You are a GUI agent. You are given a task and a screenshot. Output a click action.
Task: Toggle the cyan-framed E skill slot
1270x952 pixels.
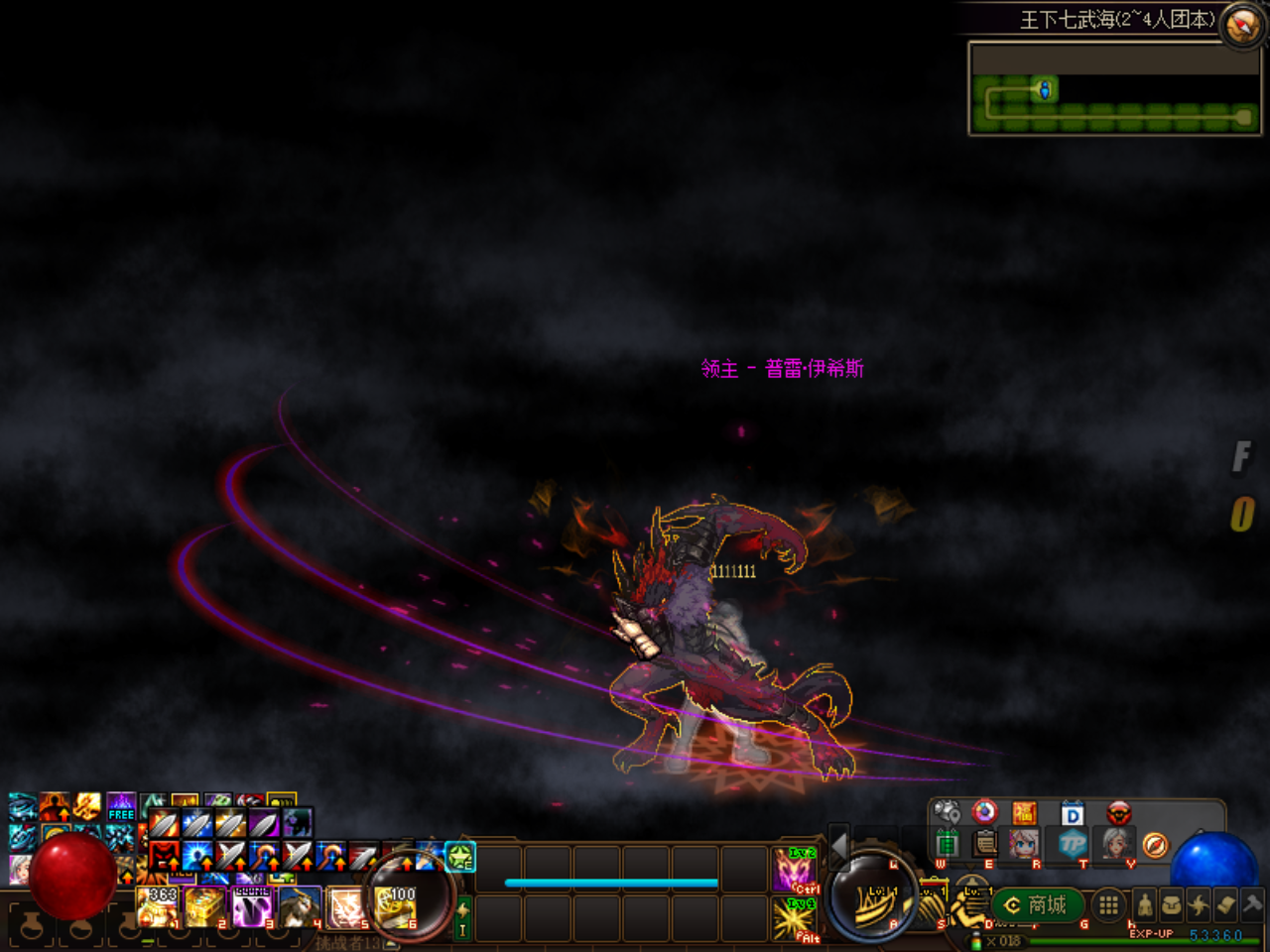460,859
